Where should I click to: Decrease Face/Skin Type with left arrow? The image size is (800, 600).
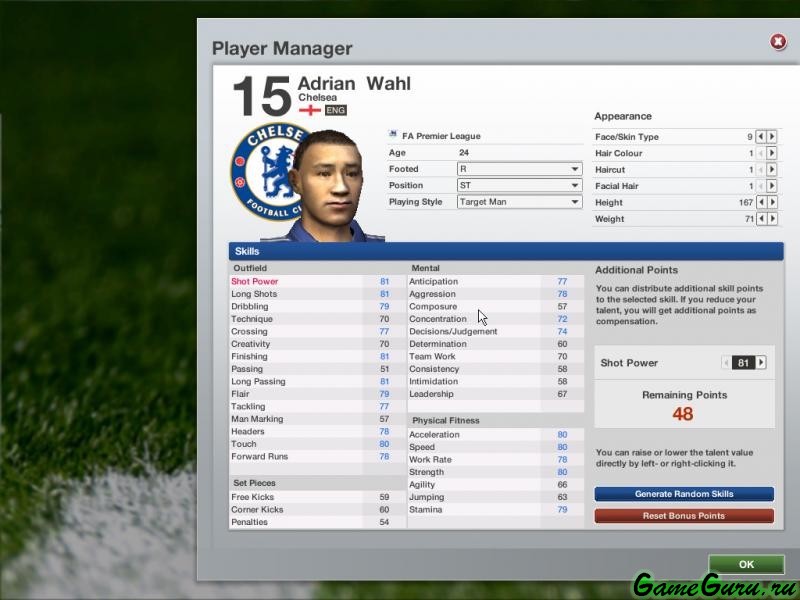(x=761, y=137)
